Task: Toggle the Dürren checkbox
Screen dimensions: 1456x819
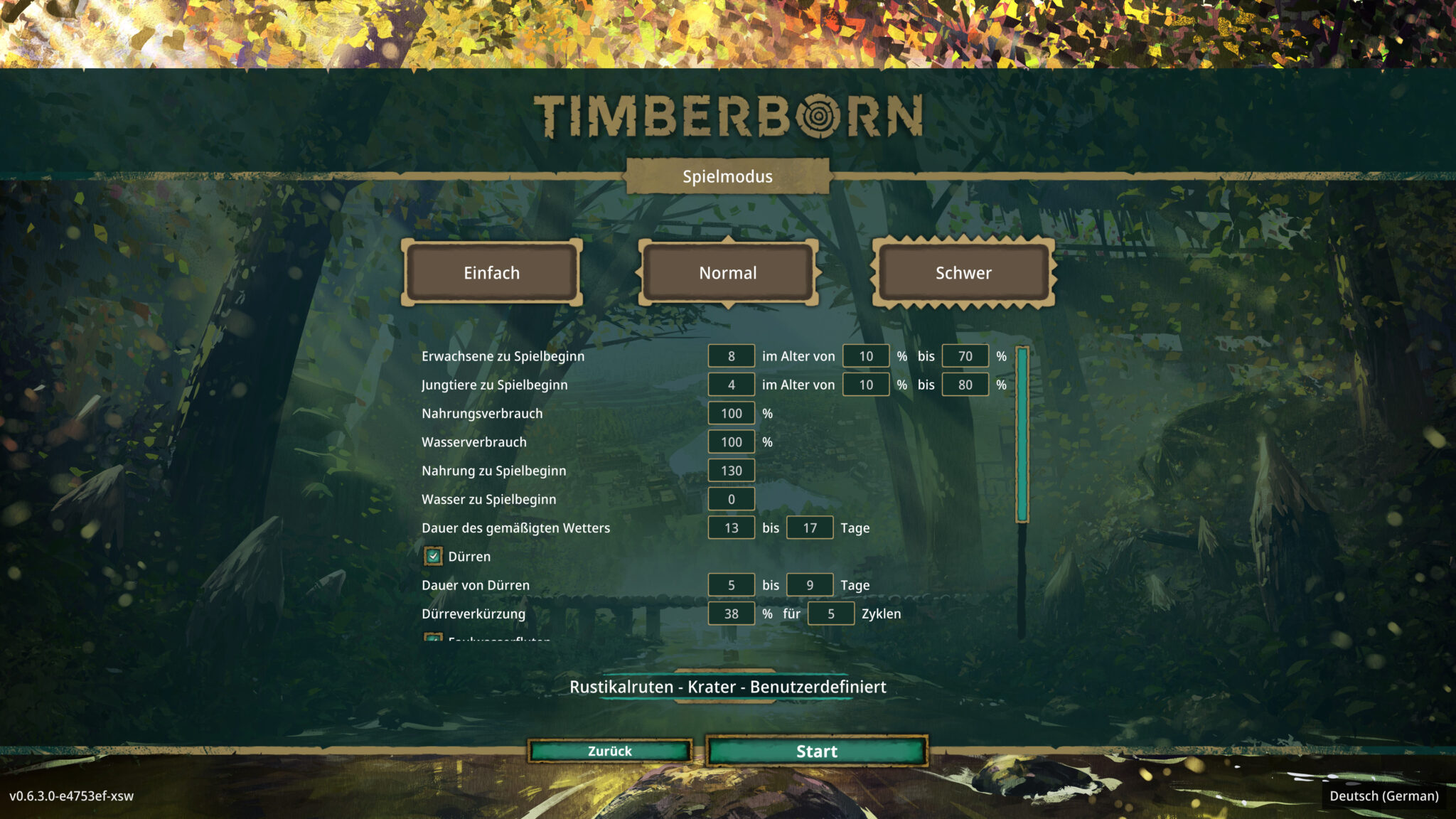Action: tap(432, 556)
